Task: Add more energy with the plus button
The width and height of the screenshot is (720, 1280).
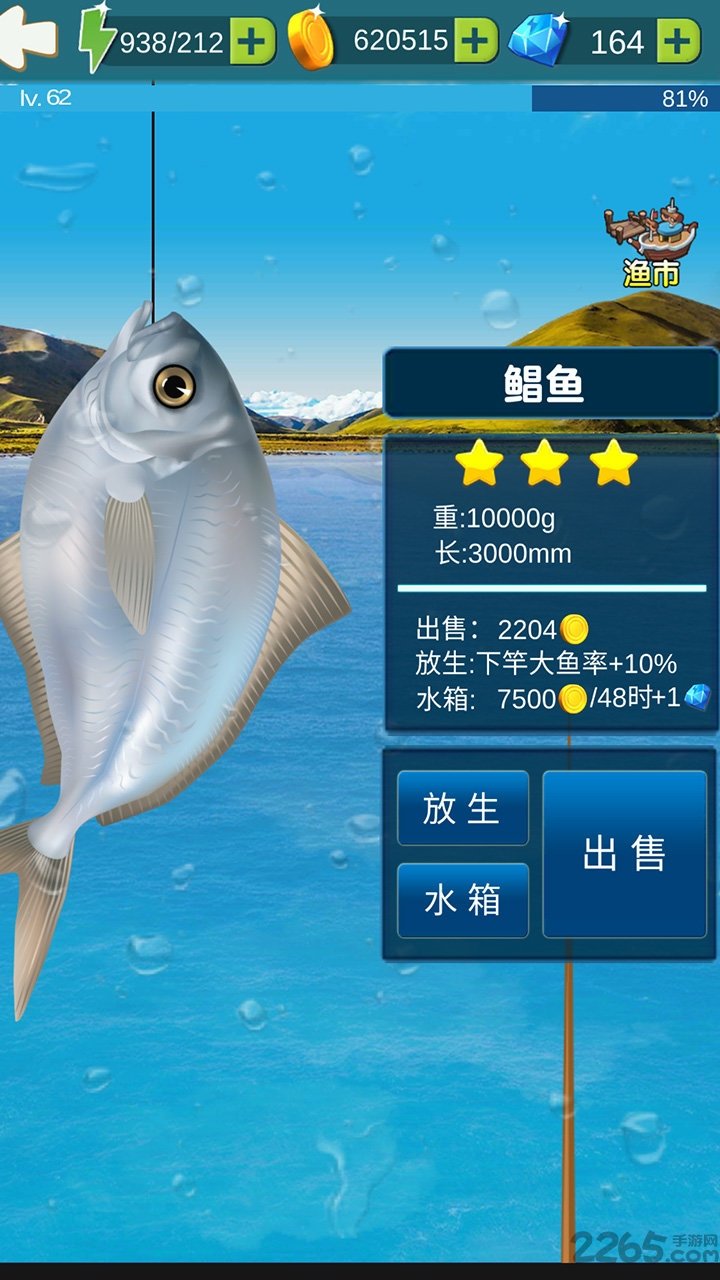Action: [x=253, y=41]
